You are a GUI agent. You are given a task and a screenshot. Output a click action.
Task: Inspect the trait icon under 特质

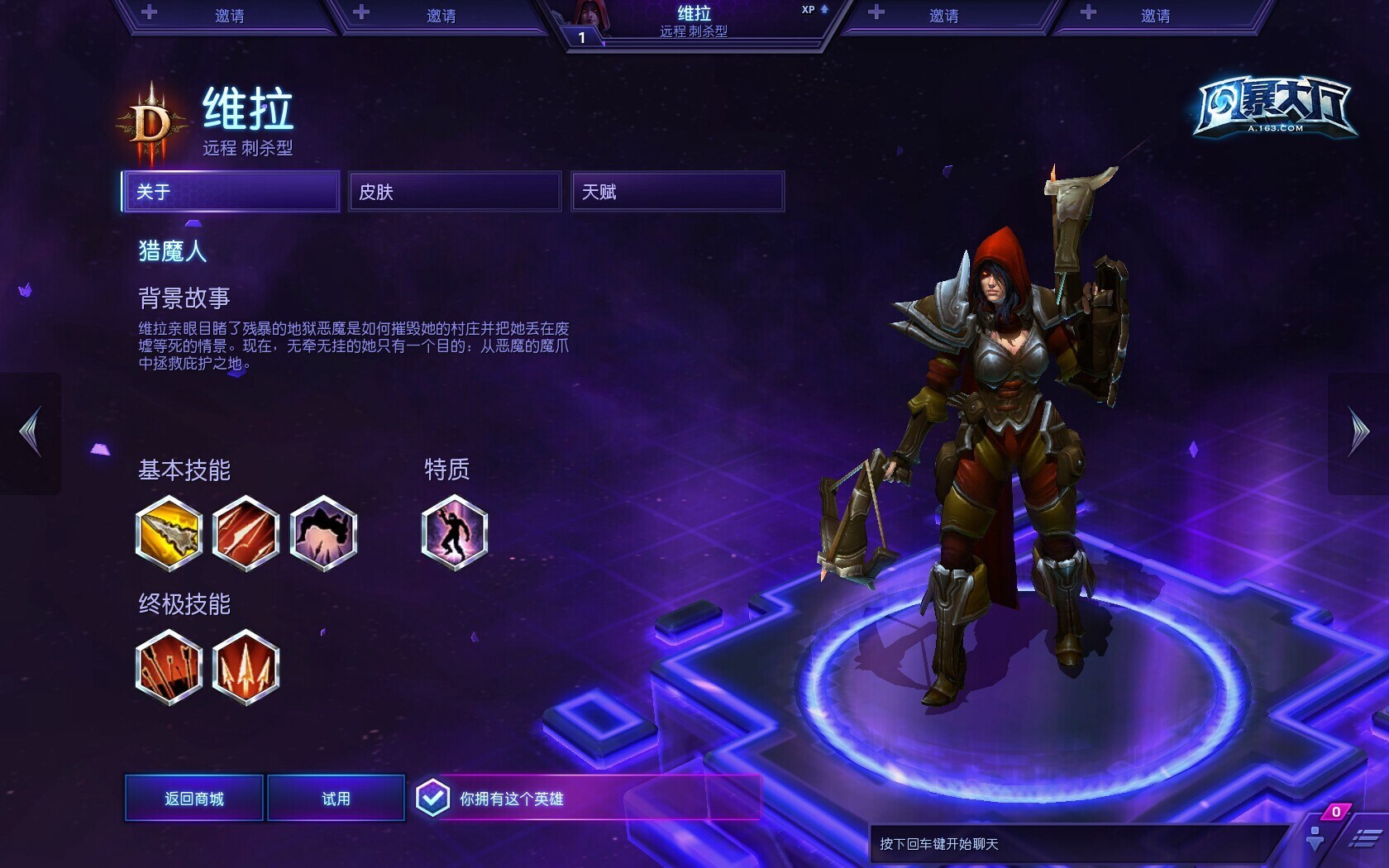coord(454,533)
